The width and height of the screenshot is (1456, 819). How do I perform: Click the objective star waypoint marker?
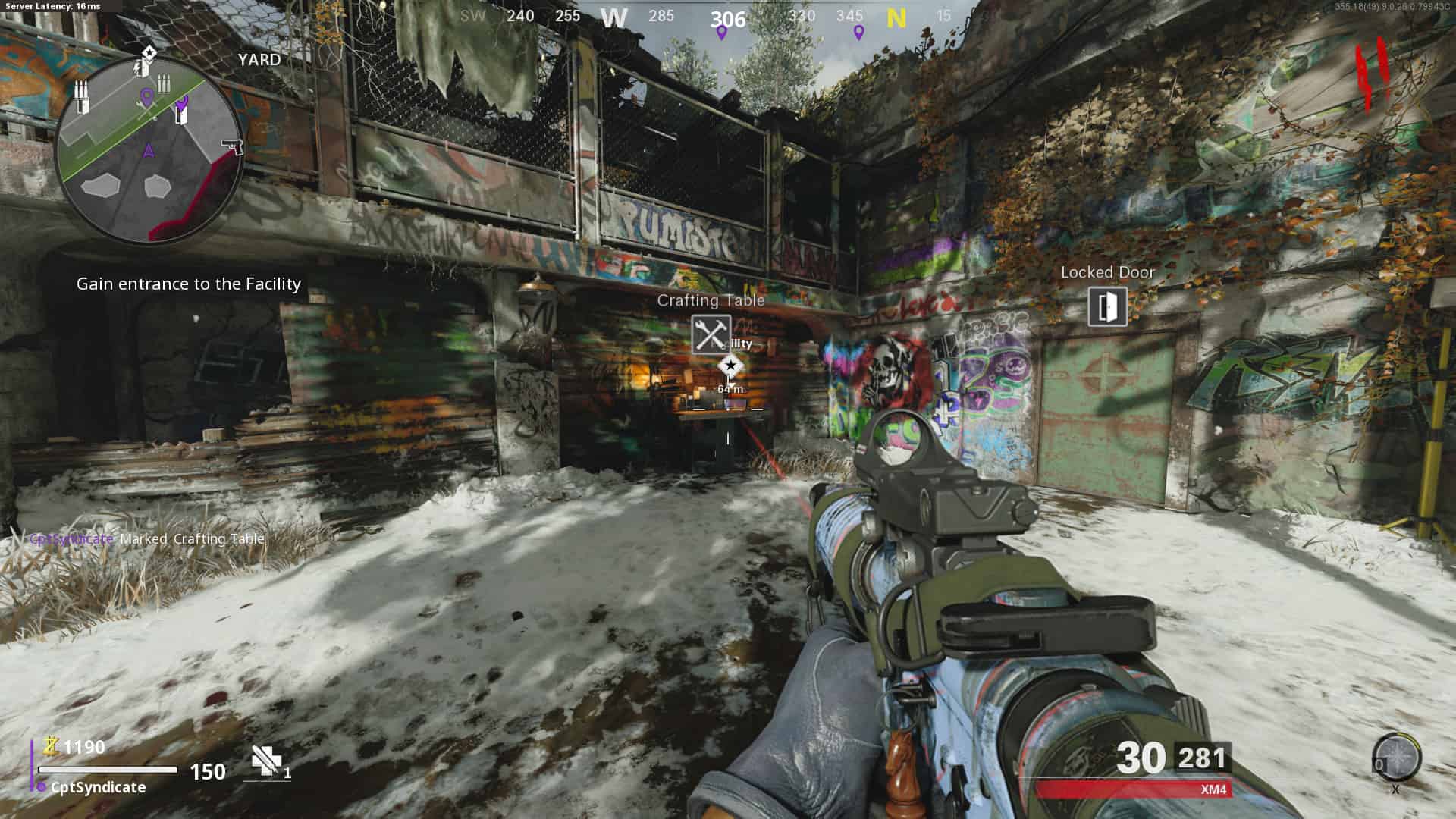pyautogui.click(x=730, y=367)
